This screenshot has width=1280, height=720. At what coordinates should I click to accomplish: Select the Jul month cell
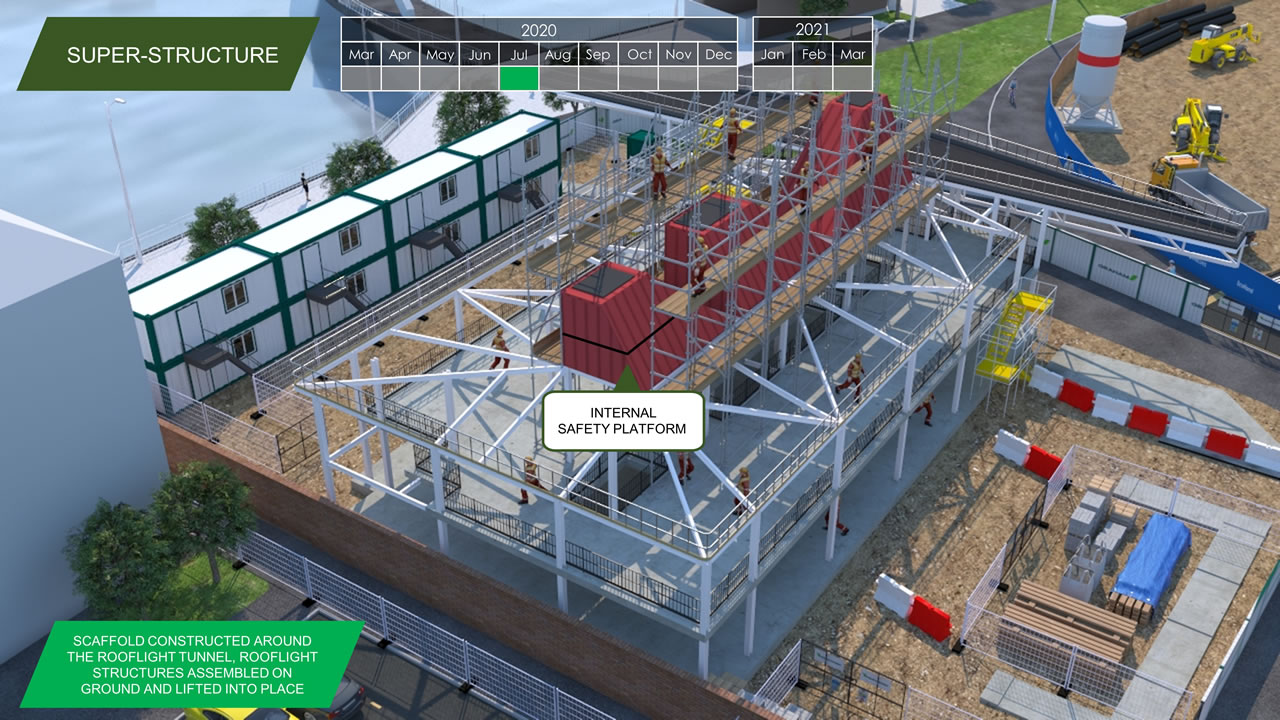(519, 55)
